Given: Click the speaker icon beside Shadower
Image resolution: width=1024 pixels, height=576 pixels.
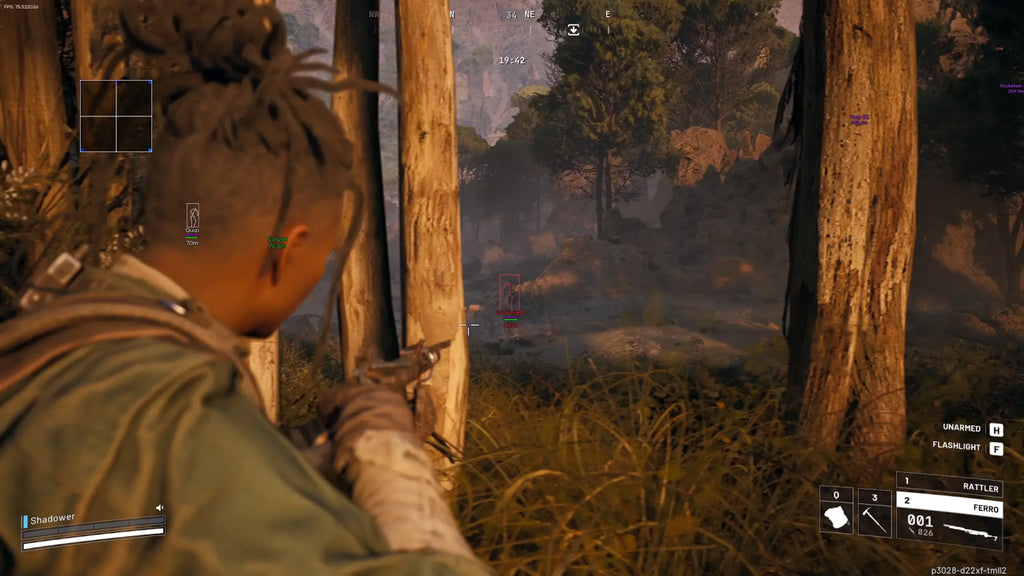Looking at the screenshot, I should pos(158,508).
